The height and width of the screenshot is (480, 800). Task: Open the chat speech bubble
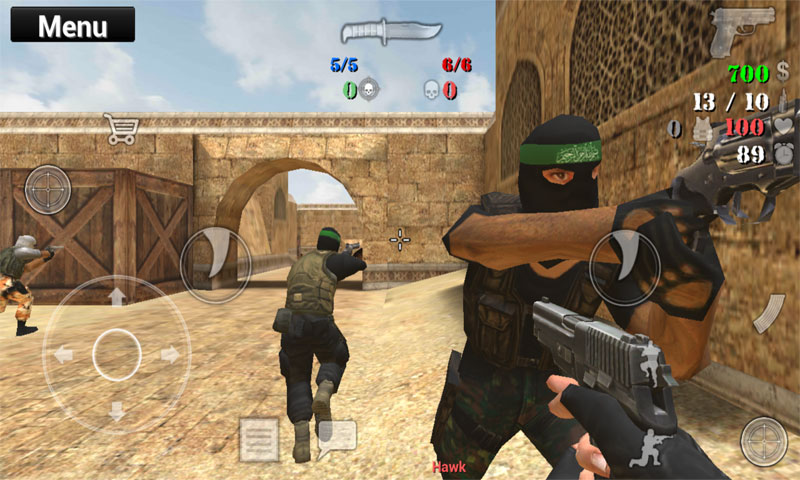(x=336, y=437)
